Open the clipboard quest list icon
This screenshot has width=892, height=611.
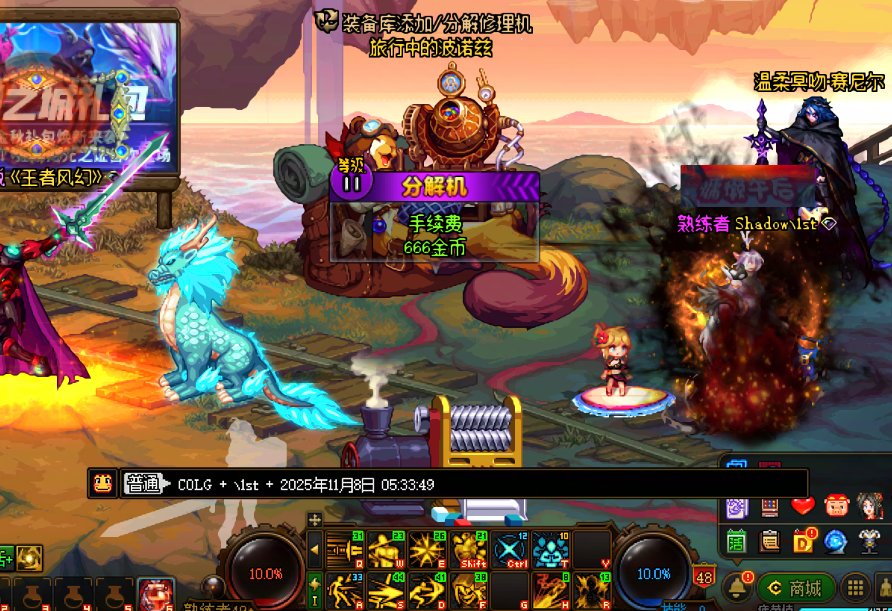[770, 541]
